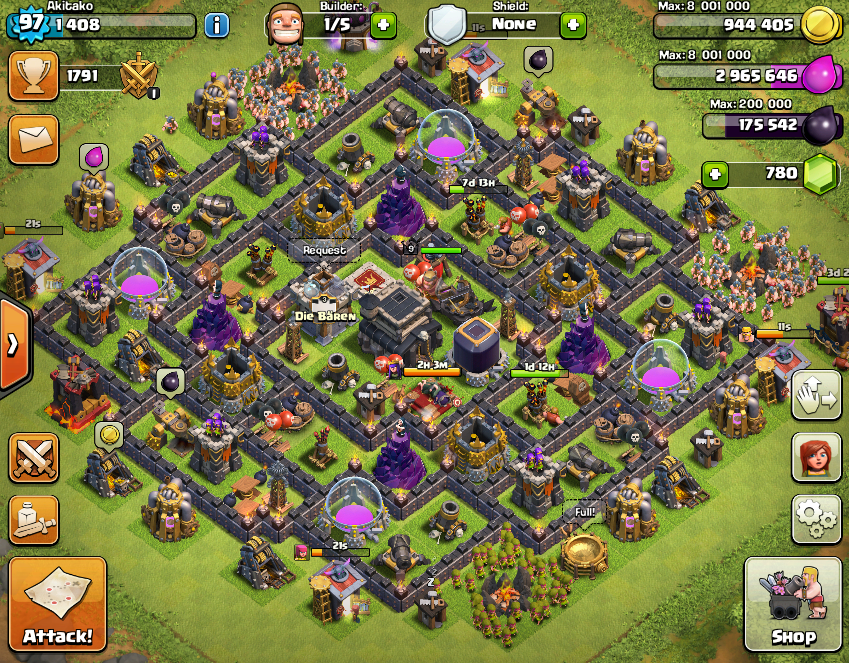Open the crossed swords war button
The width and height of the screenshot is (849, 663).
[33, 457]
